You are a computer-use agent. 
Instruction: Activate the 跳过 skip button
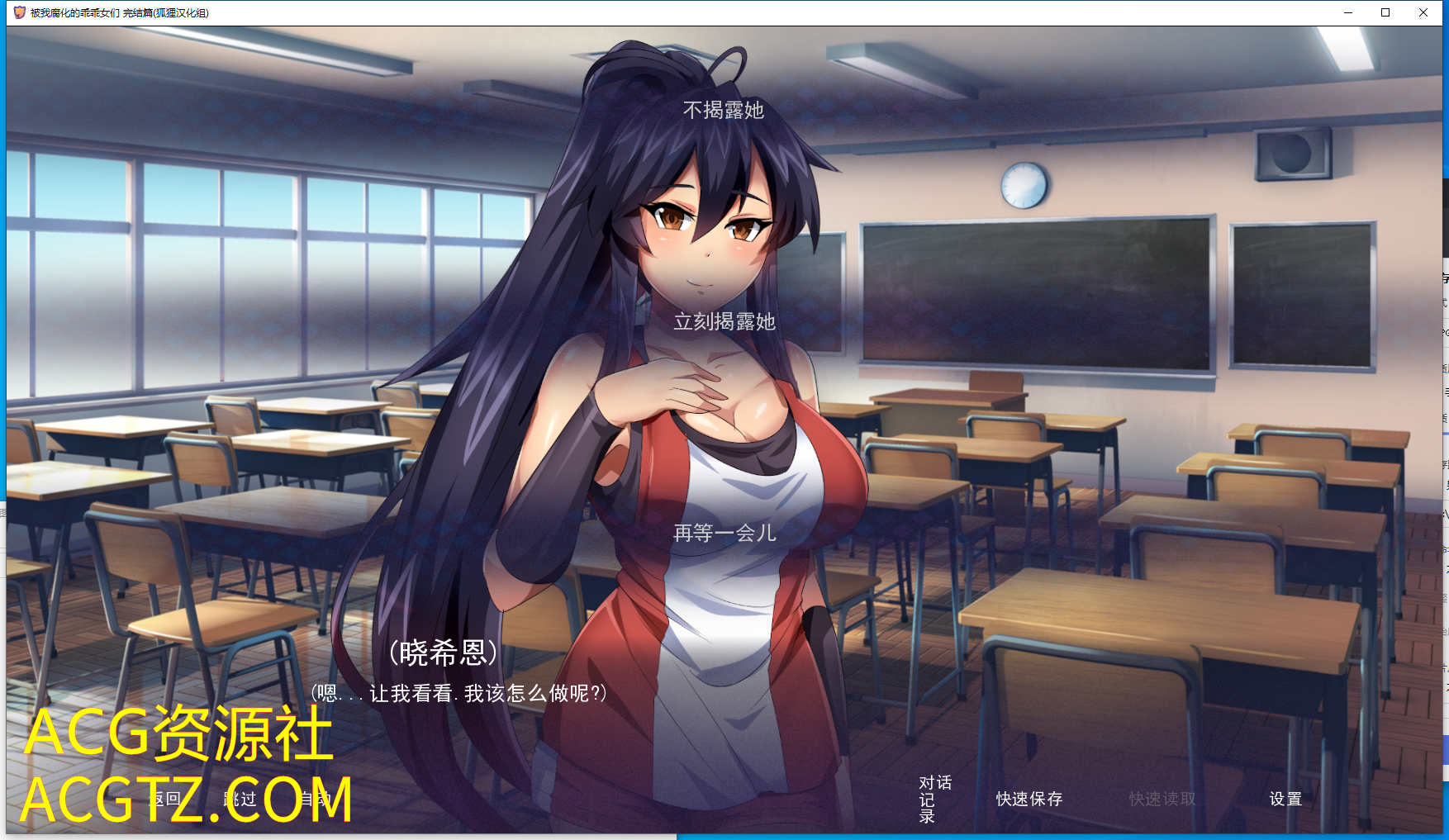[240, 799]
